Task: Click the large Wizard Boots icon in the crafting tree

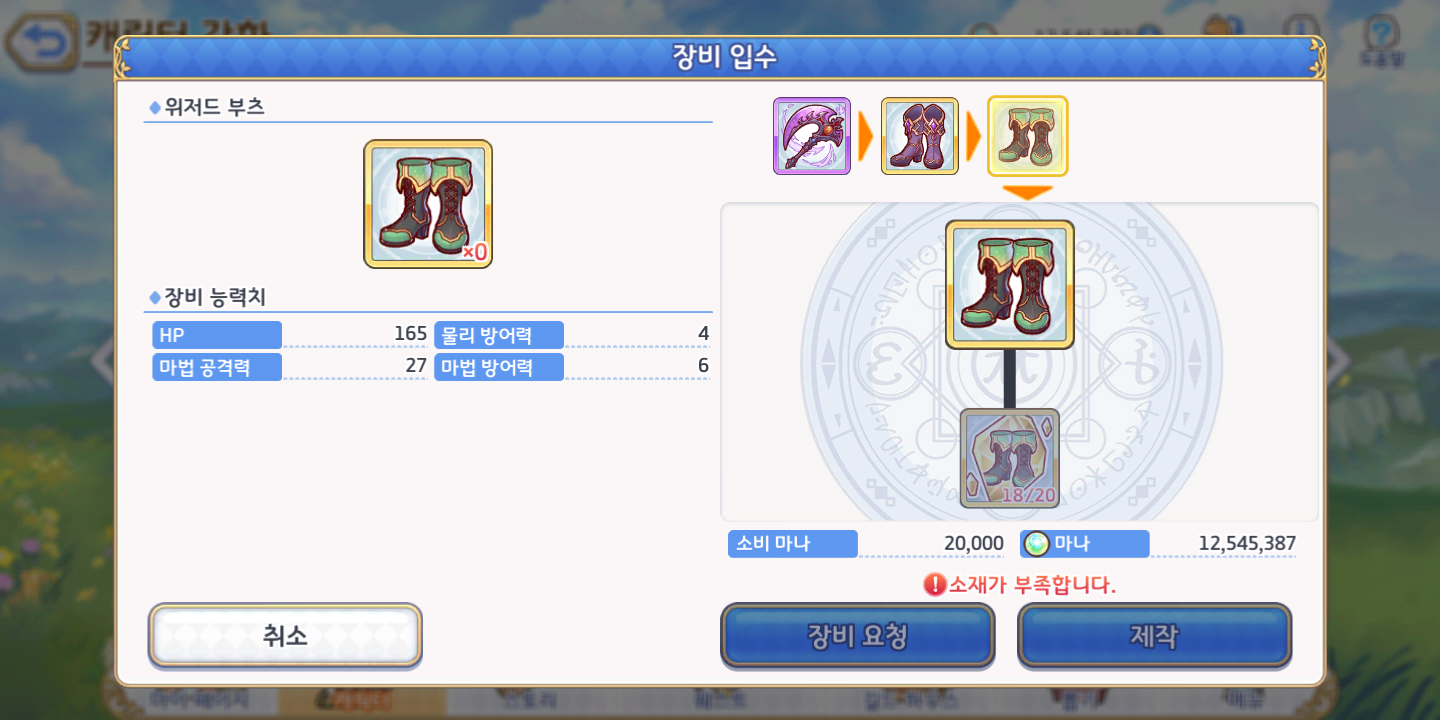Action: [x=1009, y=283]
